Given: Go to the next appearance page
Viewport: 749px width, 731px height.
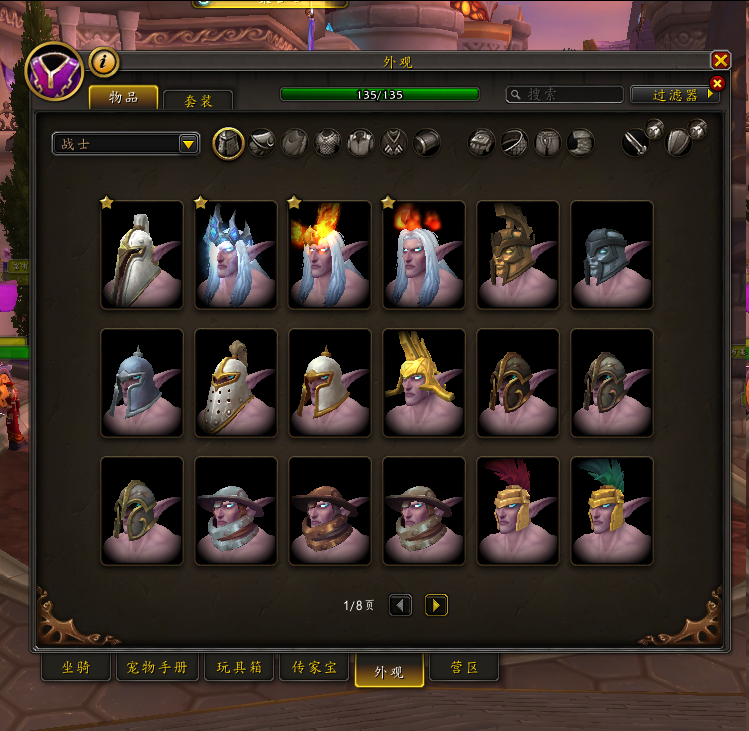Looking at the screenshot, I should click(x=436, y=605).
